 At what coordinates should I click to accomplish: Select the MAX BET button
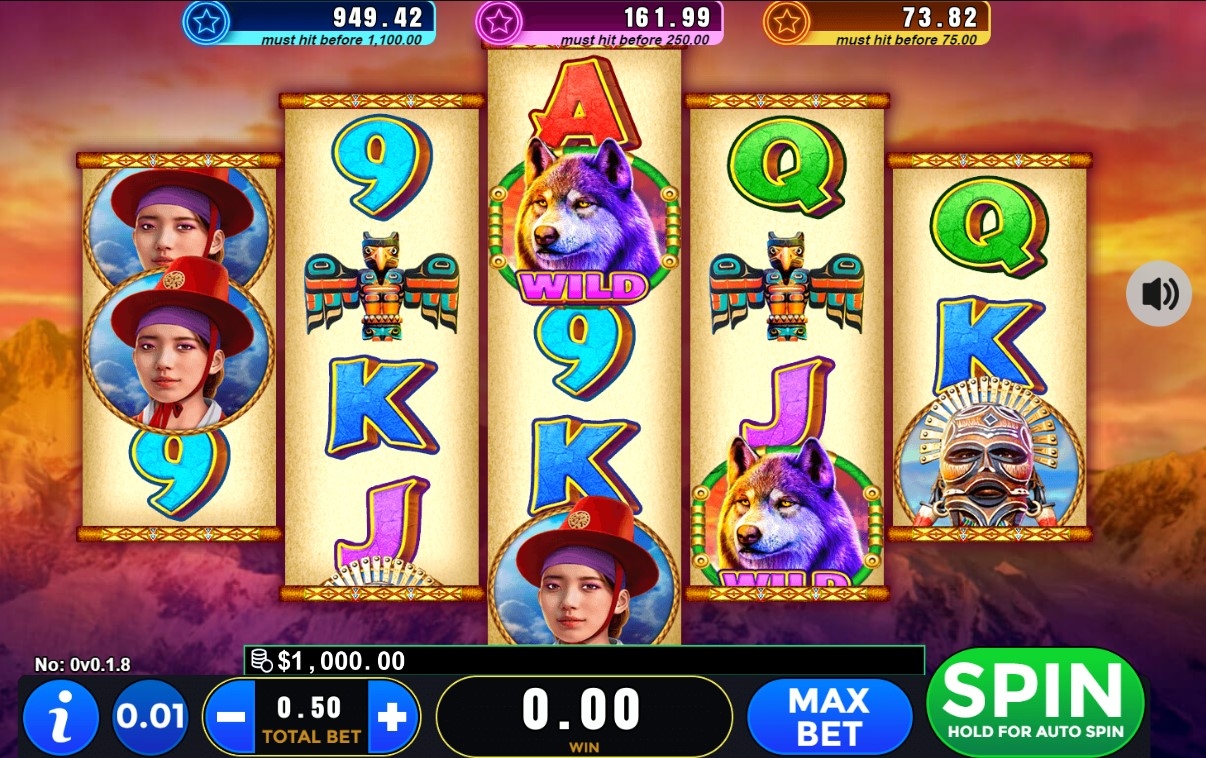829,717
